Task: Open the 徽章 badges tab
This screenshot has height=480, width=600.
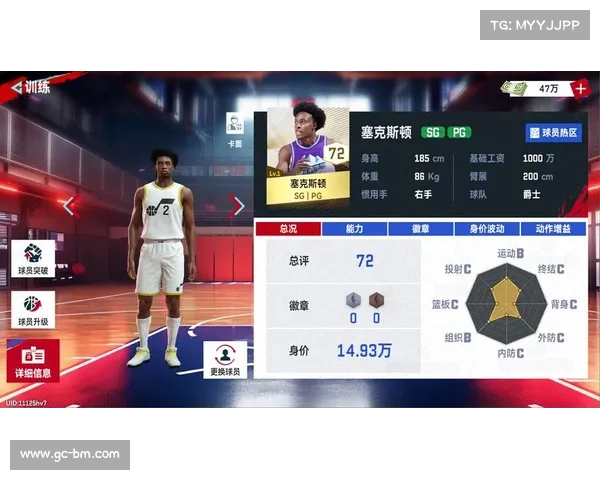Action: point(421,229)
